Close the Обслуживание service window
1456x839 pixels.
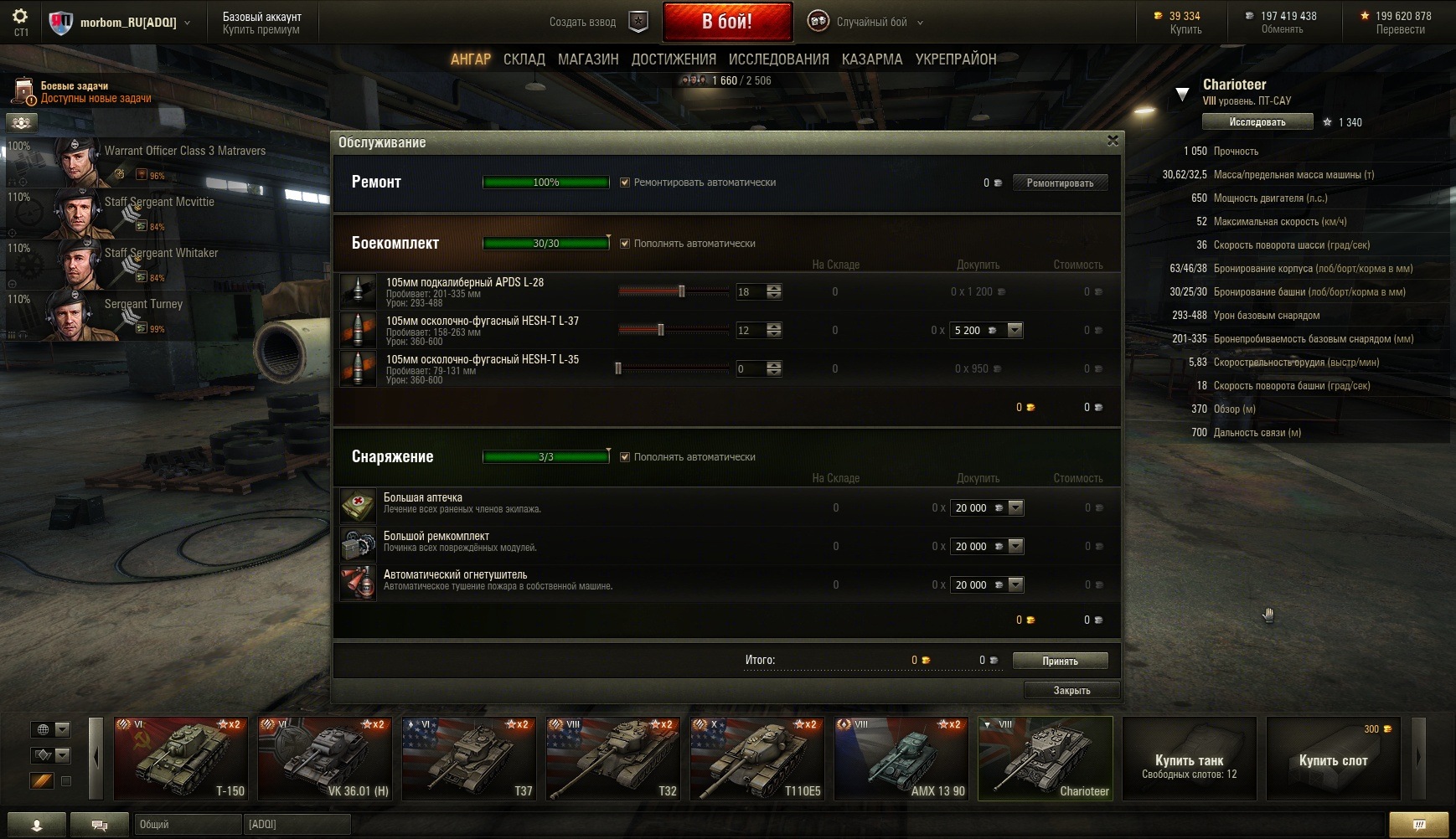[1113, 141]
